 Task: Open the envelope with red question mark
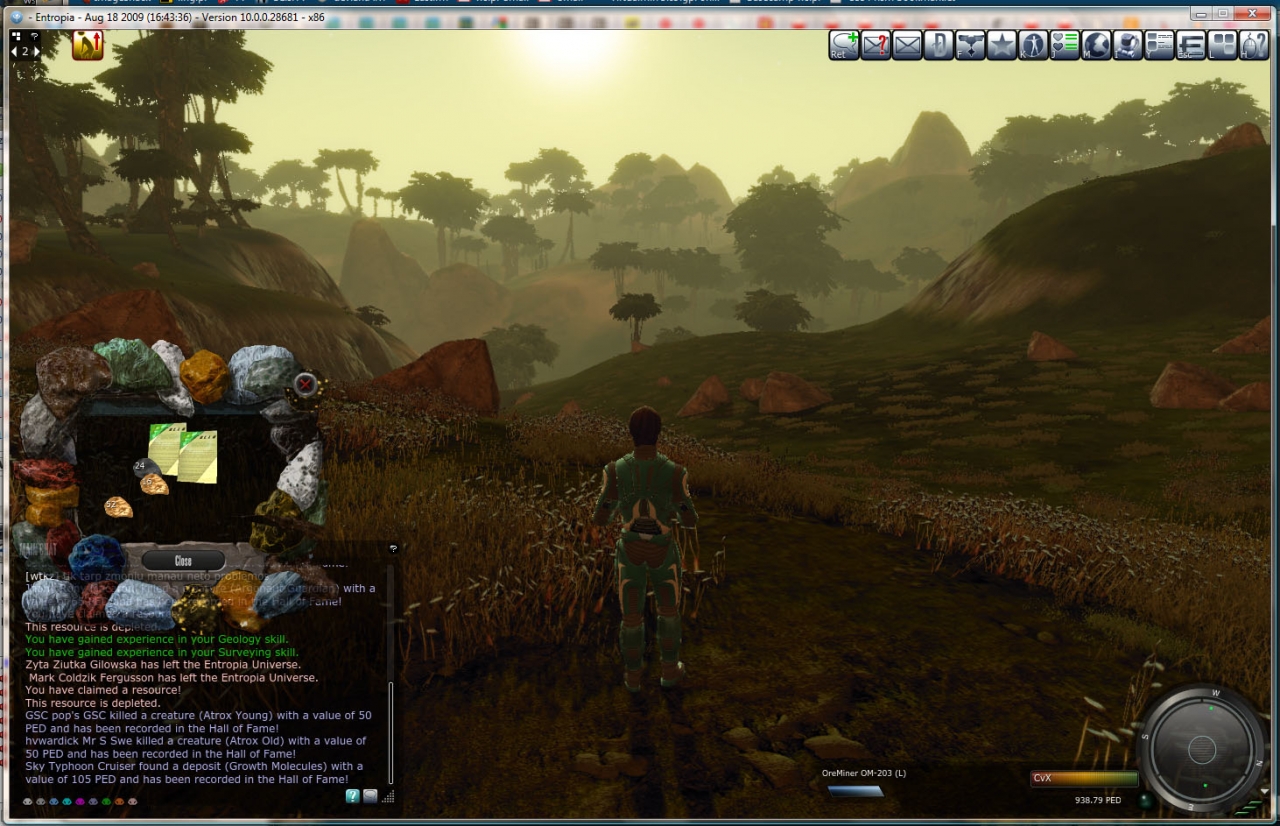click(876, 45)
